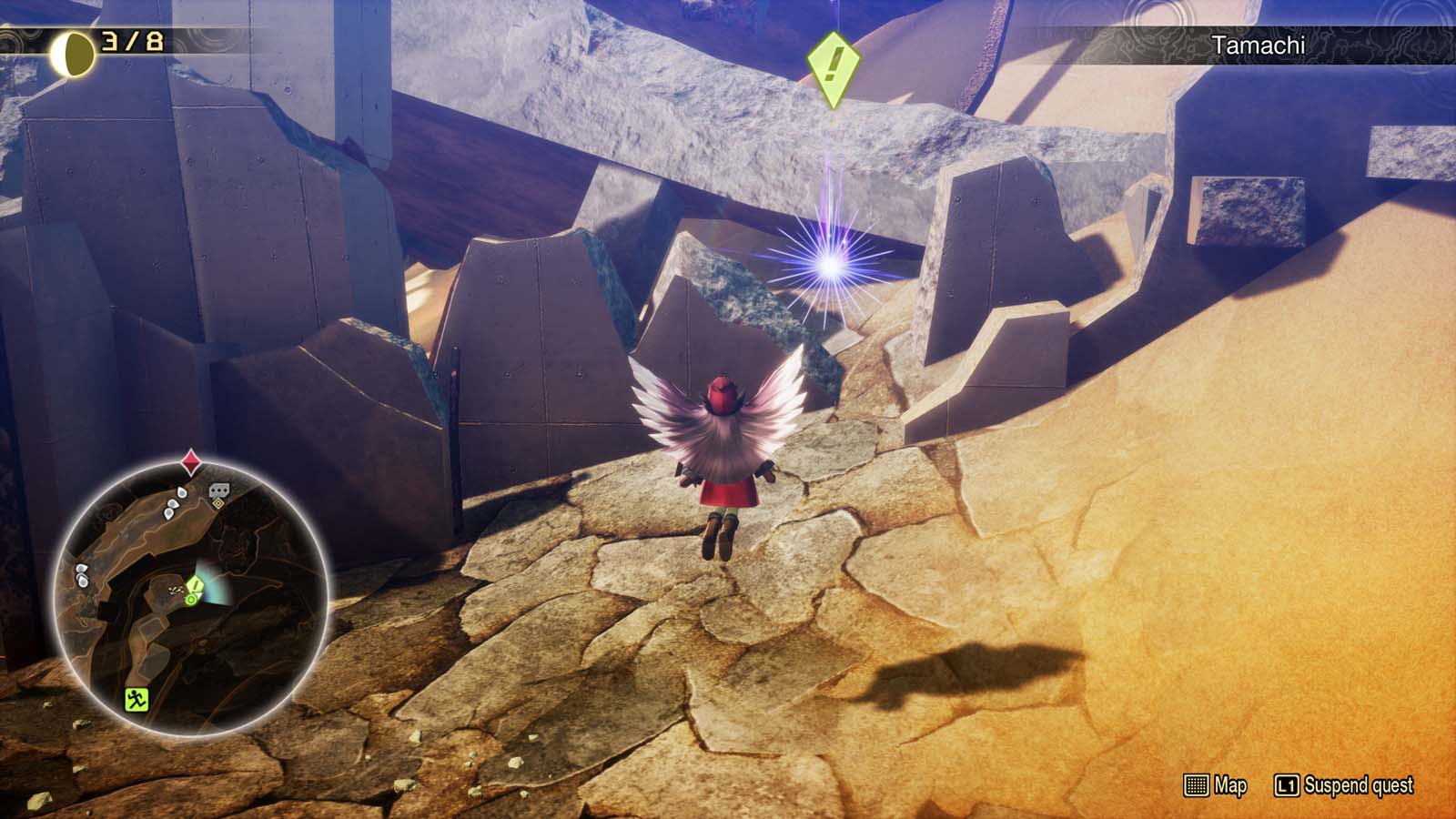The height and width of the screenshot is (819, 1456).
Task: Select the green exclamation quest icon on the minimap
Action: pos(195,586)
